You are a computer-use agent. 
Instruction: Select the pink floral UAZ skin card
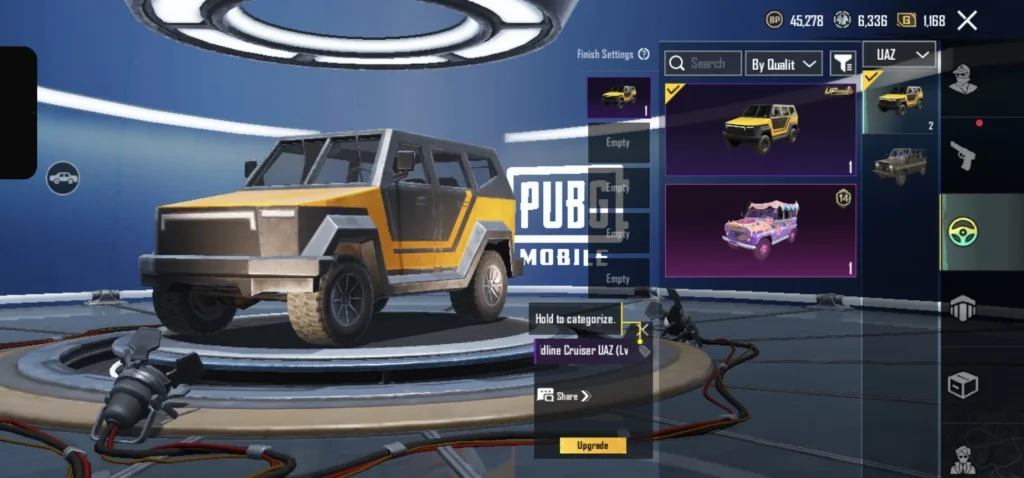pyautogui.click(x=760, y=230)
